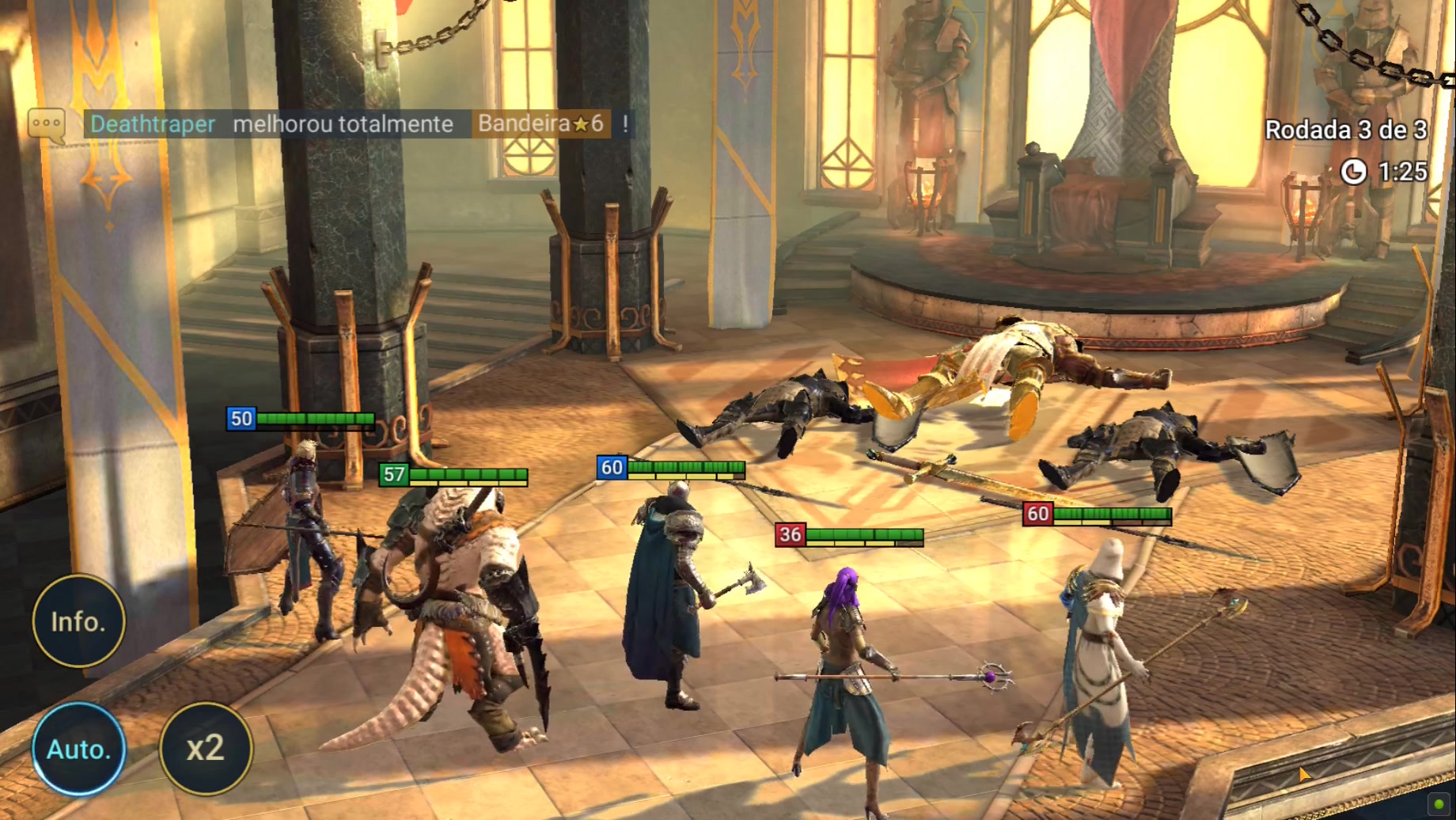The width and height of the screenshot is (1456, 820).
Task: Open the chat speech bubble icon
Action: 46,125
